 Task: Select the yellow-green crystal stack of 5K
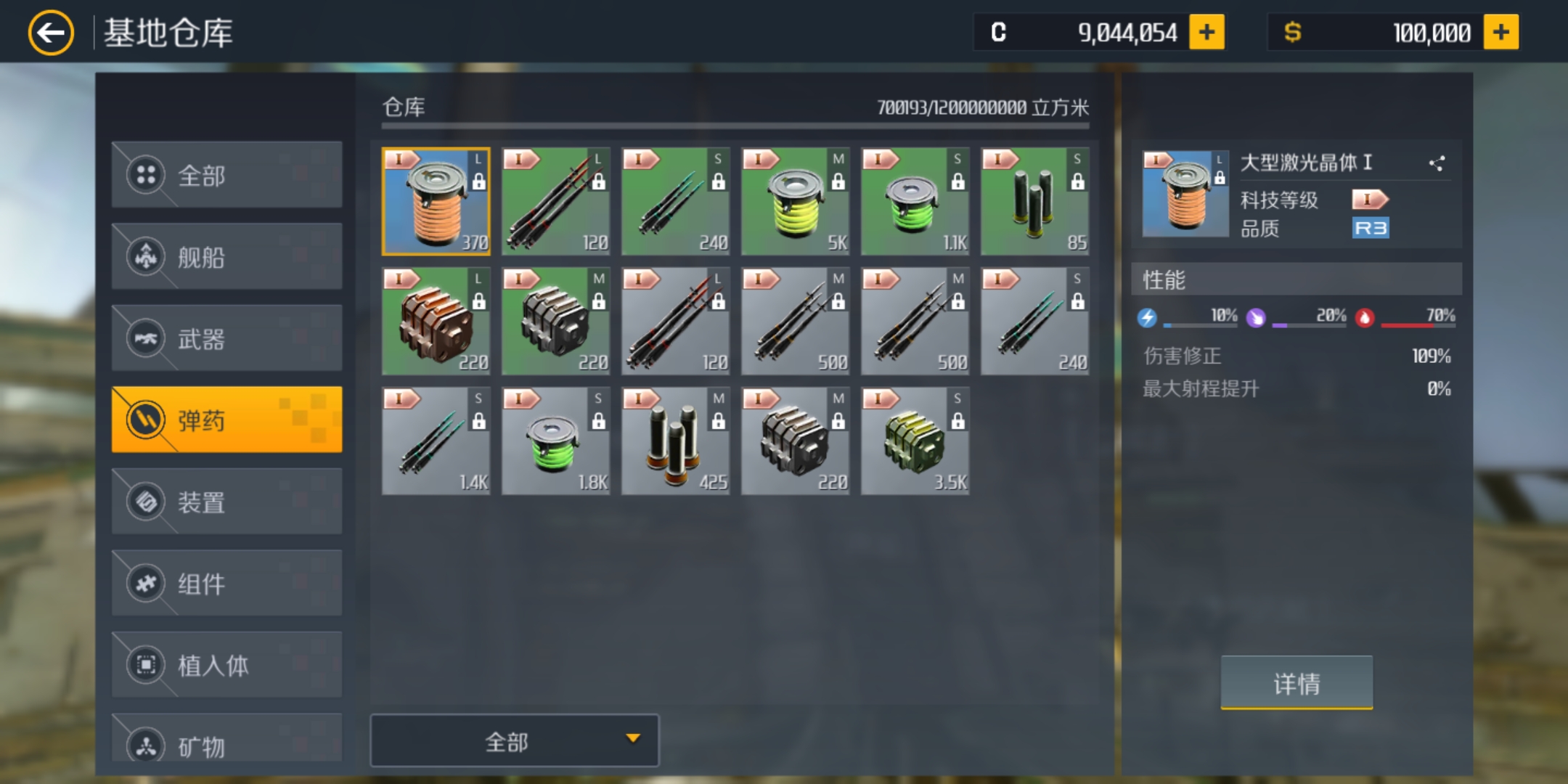[x=796, y=202]
